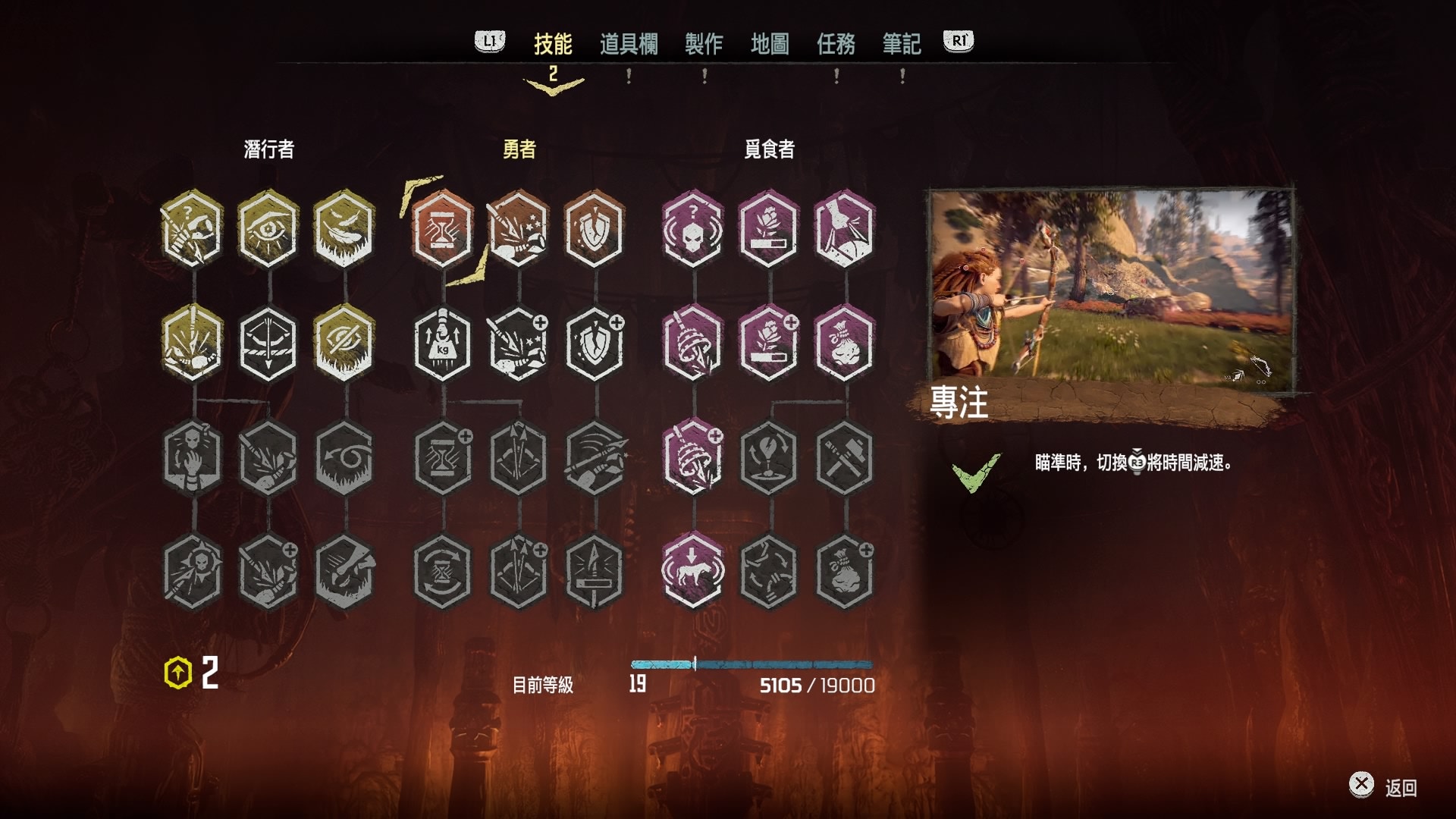This screenshot has height=819, width=1456.
Task: Select the crossed-out eye stealth skill
Action: (x=344, y=344)
